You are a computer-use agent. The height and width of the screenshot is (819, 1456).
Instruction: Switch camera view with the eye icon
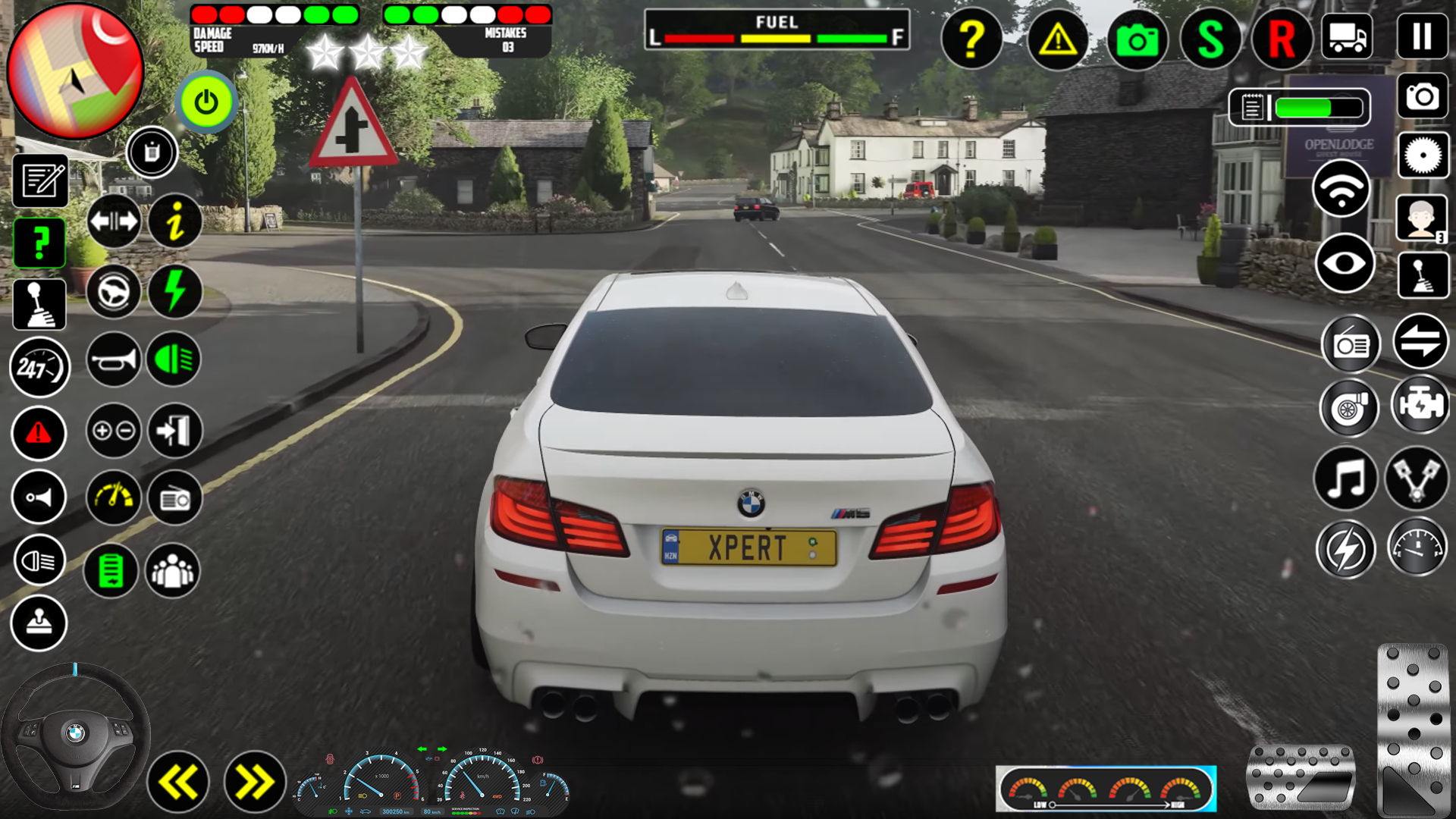pos(1345,263)
